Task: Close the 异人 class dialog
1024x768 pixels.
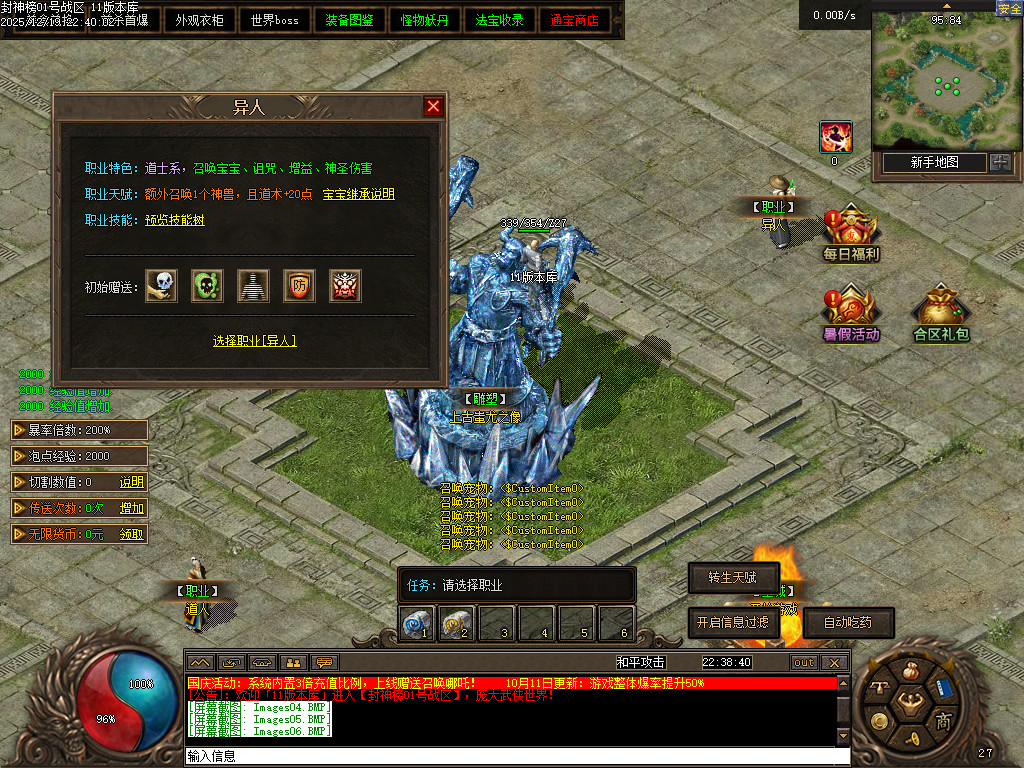Action: pos(433,106)
